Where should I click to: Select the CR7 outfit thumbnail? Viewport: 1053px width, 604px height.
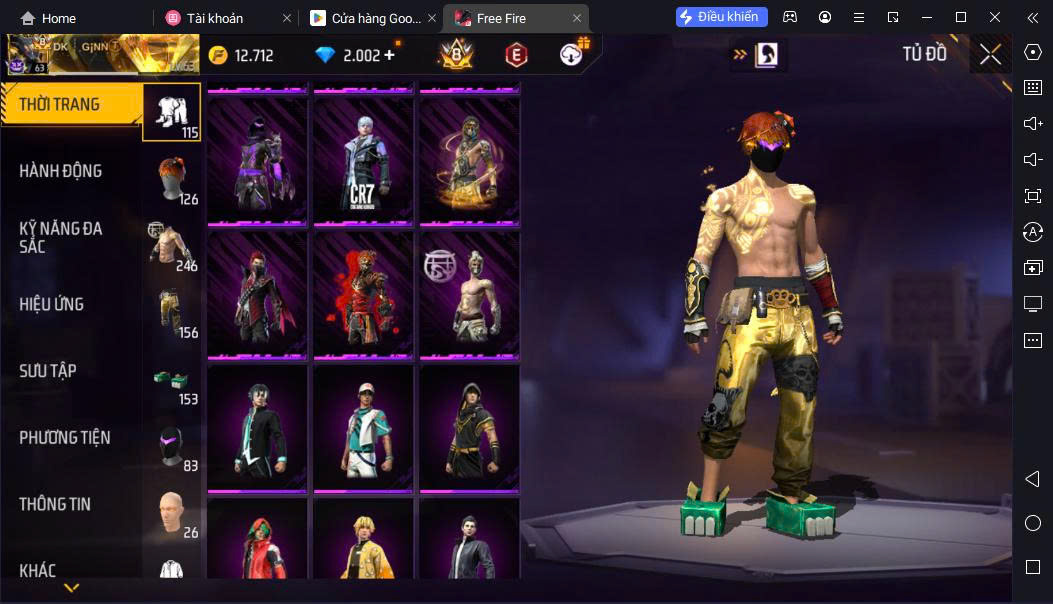[x=363, y=160]
